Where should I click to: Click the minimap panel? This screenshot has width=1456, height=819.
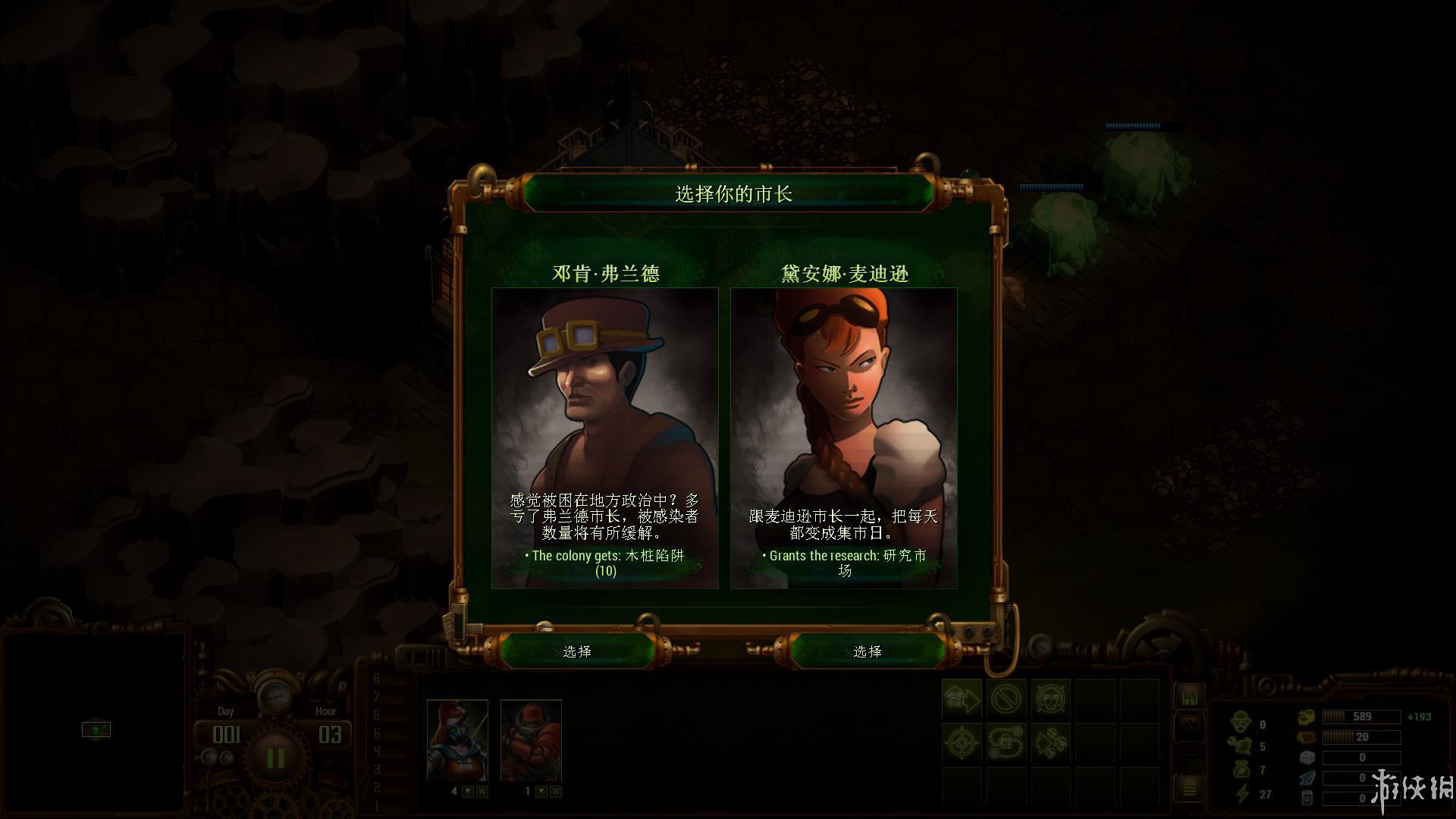[x=94, y=723]
